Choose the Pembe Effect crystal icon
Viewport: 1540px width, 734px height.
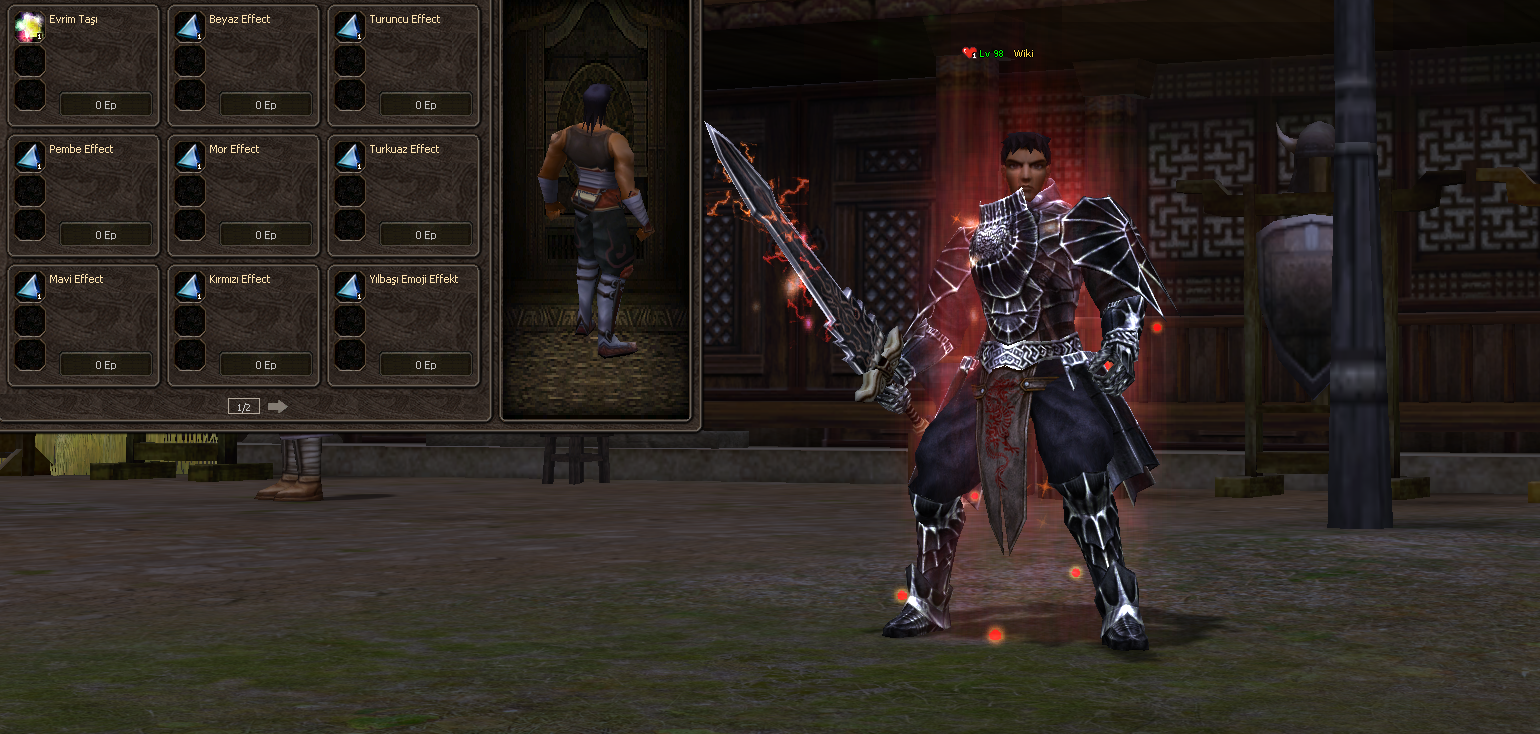coord(29,157)
